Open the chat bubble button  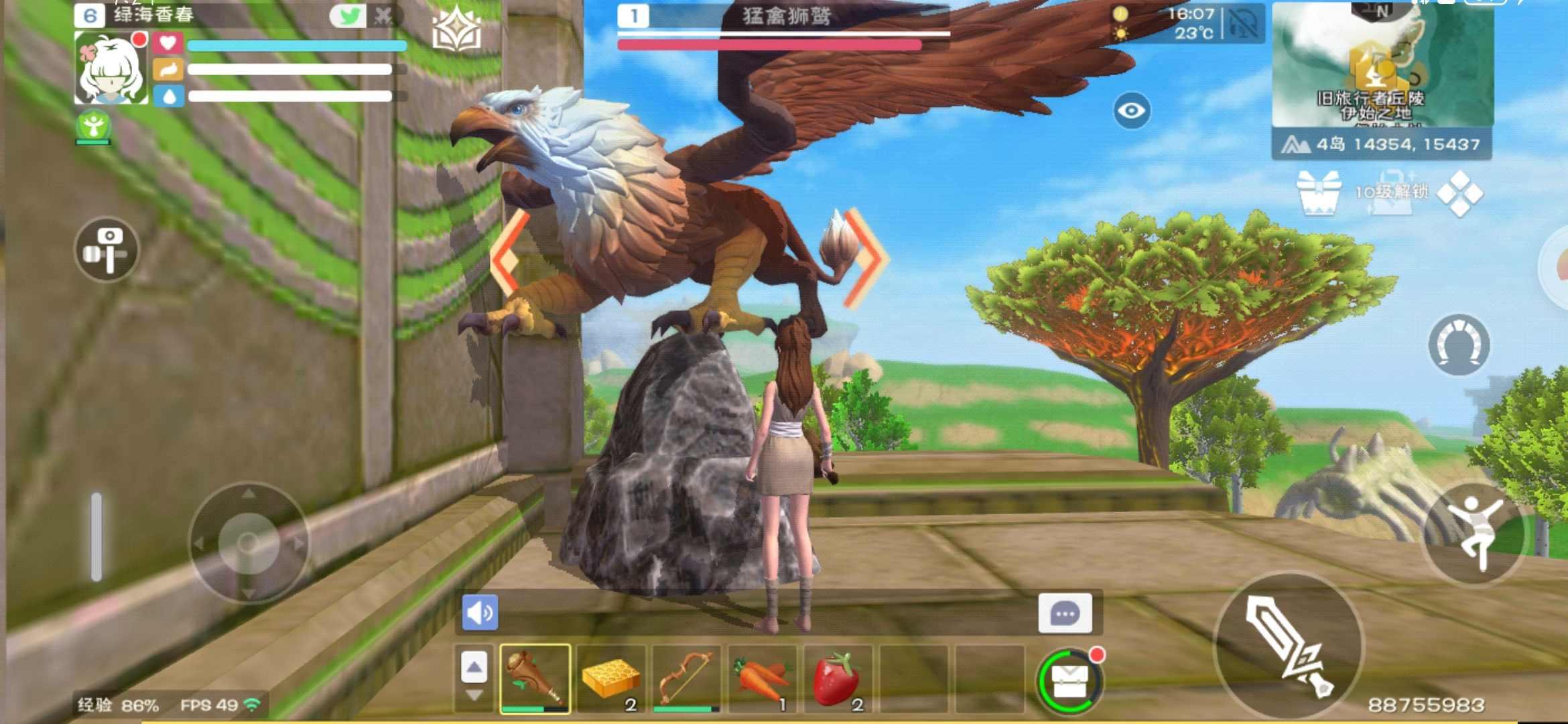1065,613
